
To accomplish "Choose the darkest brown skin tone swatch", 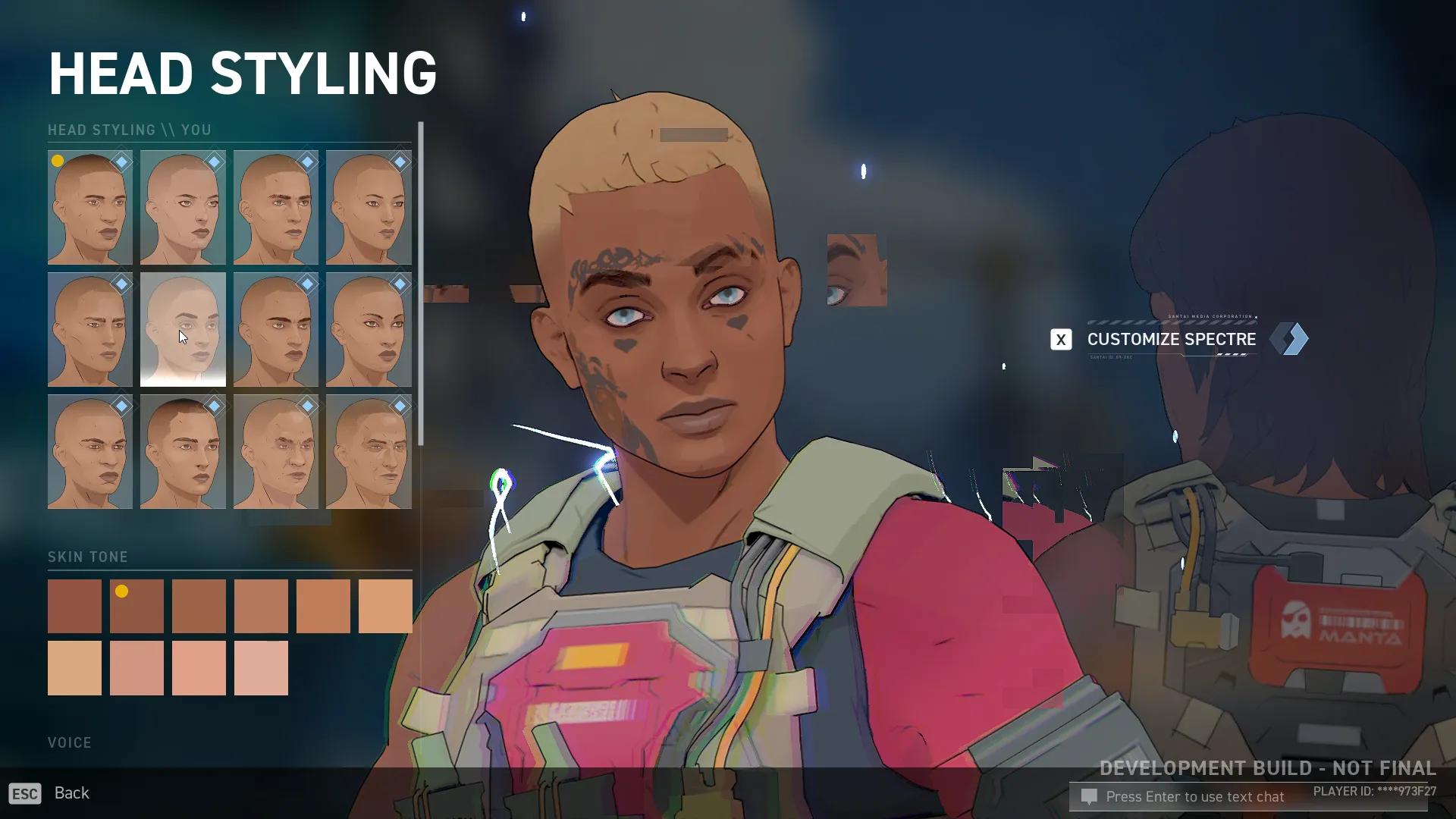I will (x=74, y=606).
